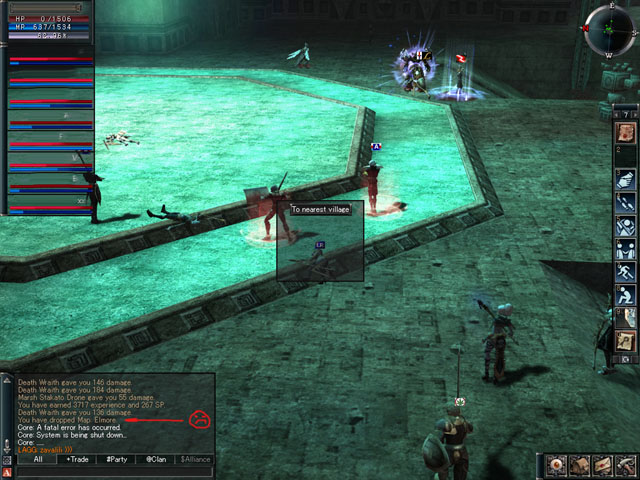Click the red orb menu icon
This screenshot has height=480, width=640.
tap(557, 466)
